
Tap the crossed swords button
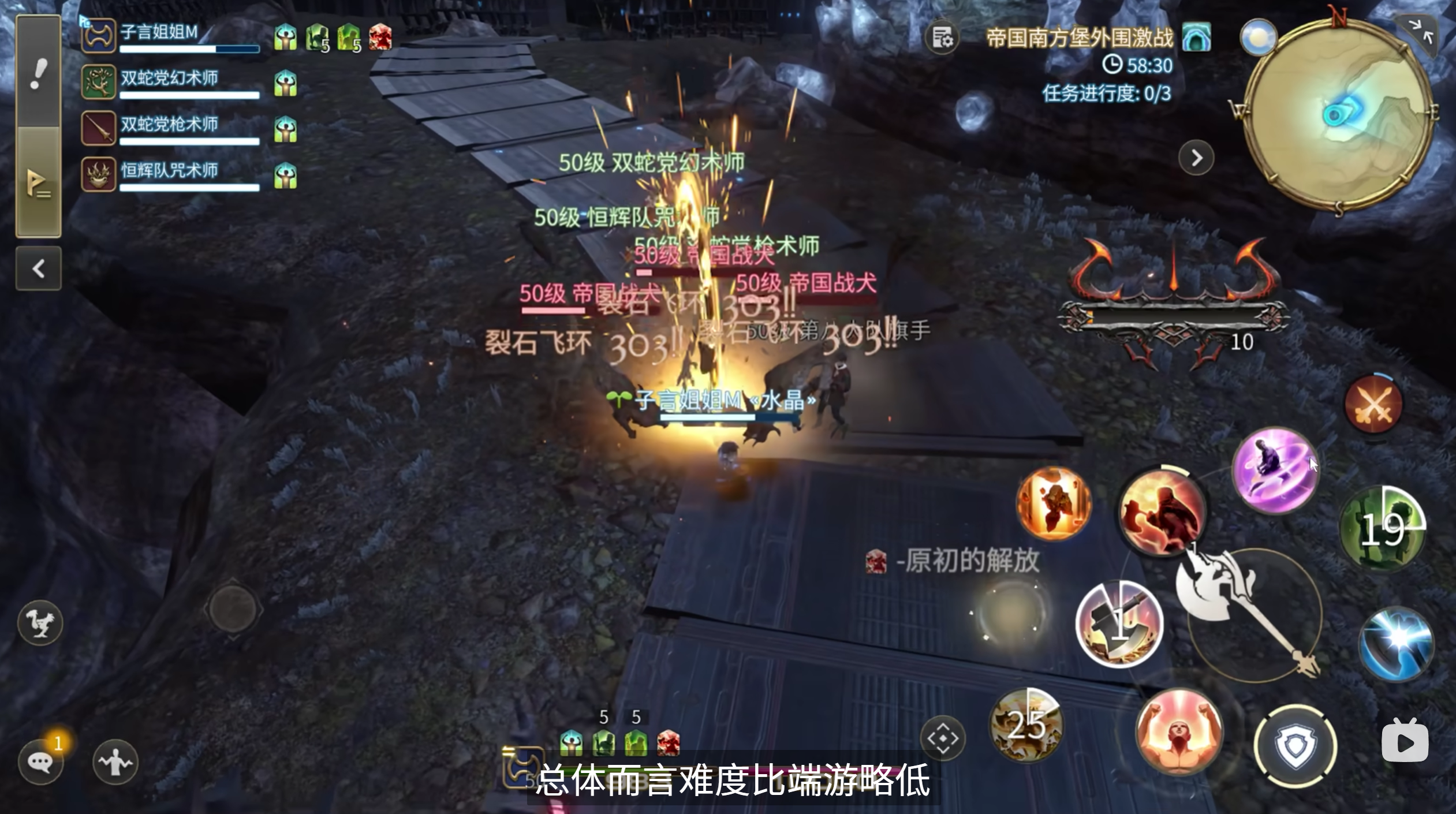point(1373,405)
